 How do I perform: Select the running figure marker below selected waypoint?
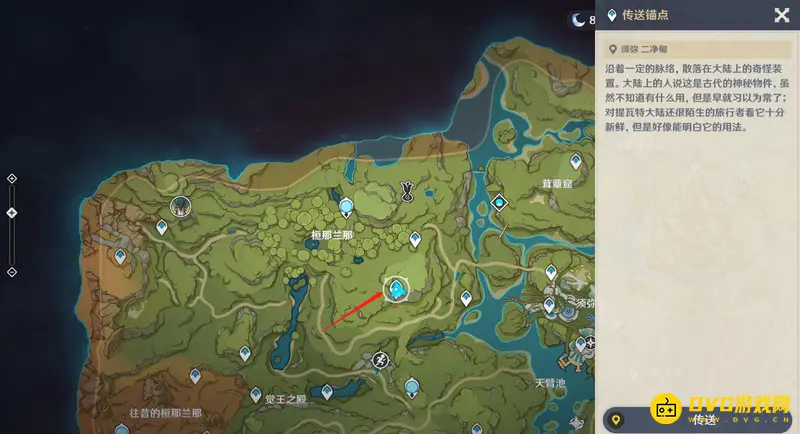click(380, 360)
